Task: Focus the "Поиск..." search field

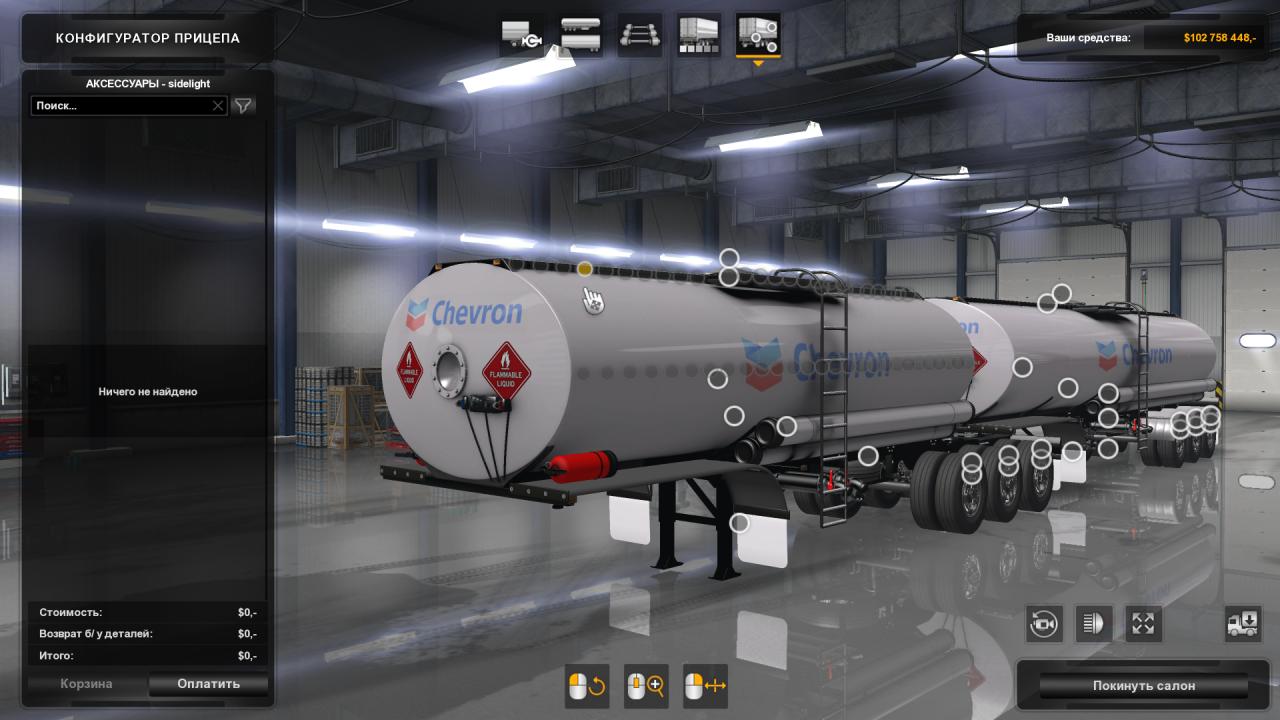Action: pyautogui.click(x=120, y=105)
